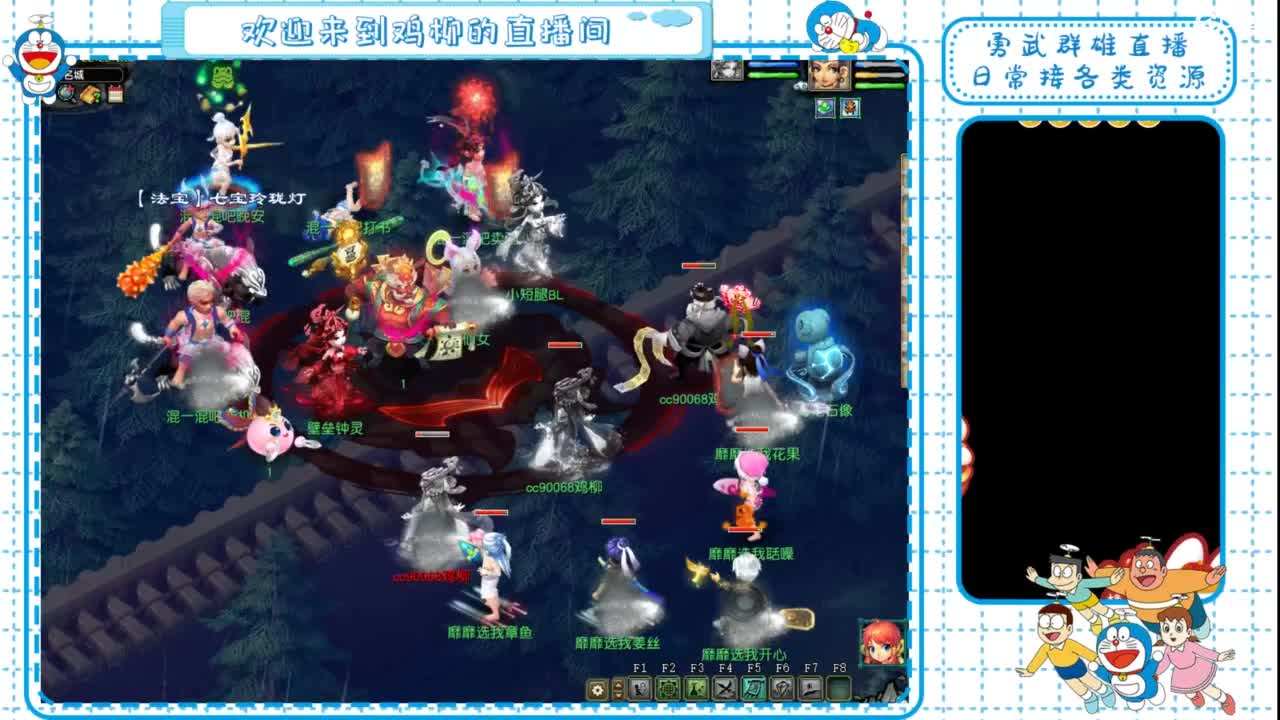The height and width of the screenshot is (720, 1280).
Task: Collapse the command bar with the down arrow stepper
Action: coord(618,693)
